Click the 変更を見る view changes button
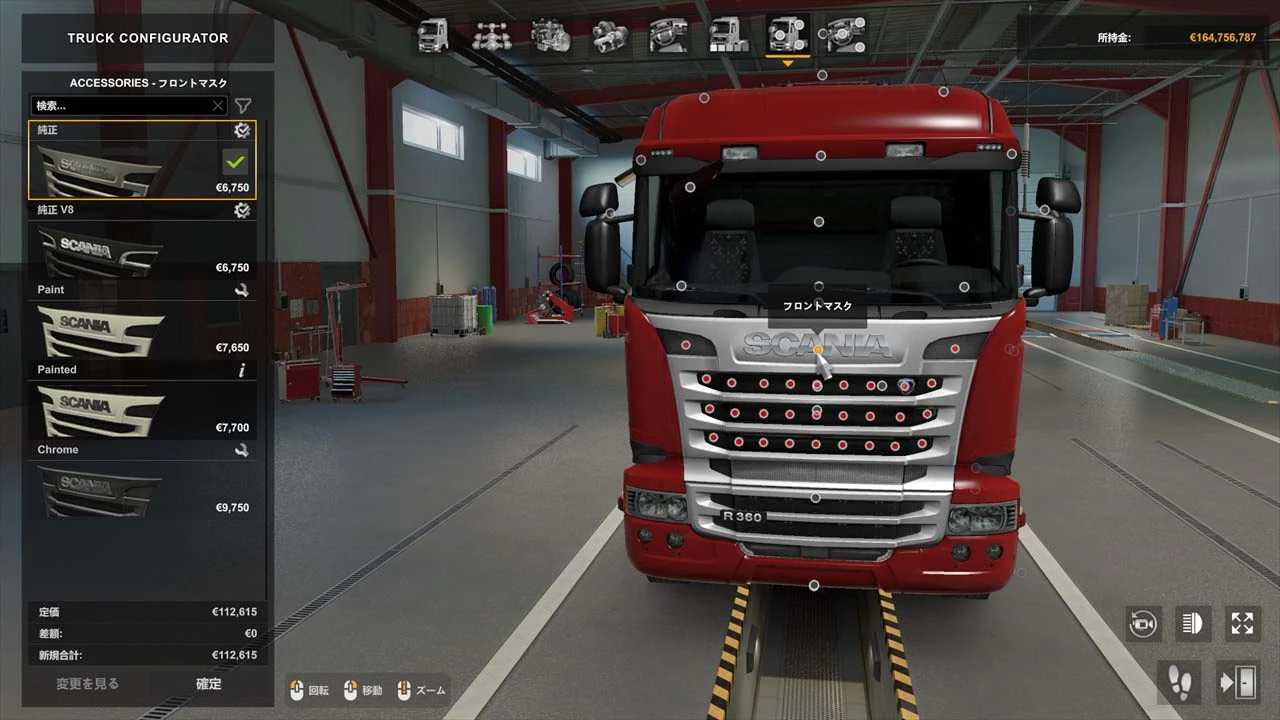 [x=87, y=684]
